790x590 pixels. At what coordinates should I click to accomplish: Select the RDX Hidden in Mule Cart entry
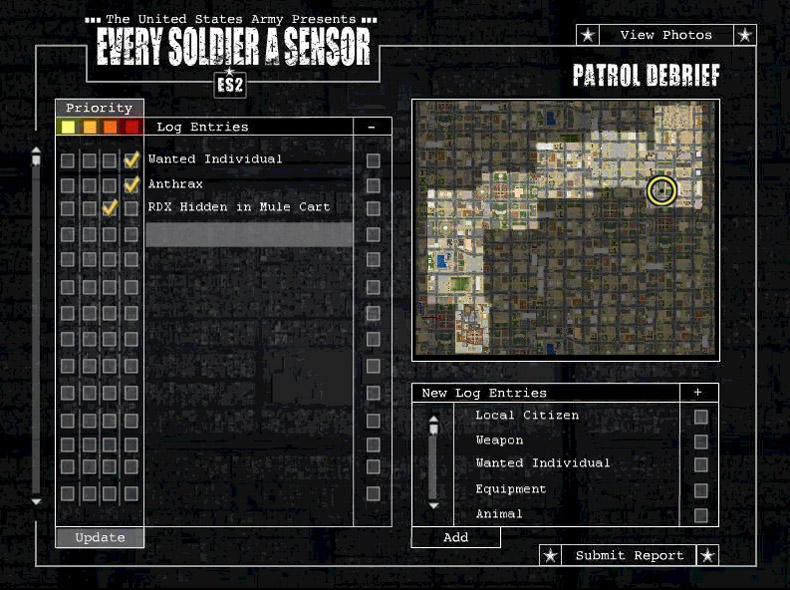tap(239, 207)
